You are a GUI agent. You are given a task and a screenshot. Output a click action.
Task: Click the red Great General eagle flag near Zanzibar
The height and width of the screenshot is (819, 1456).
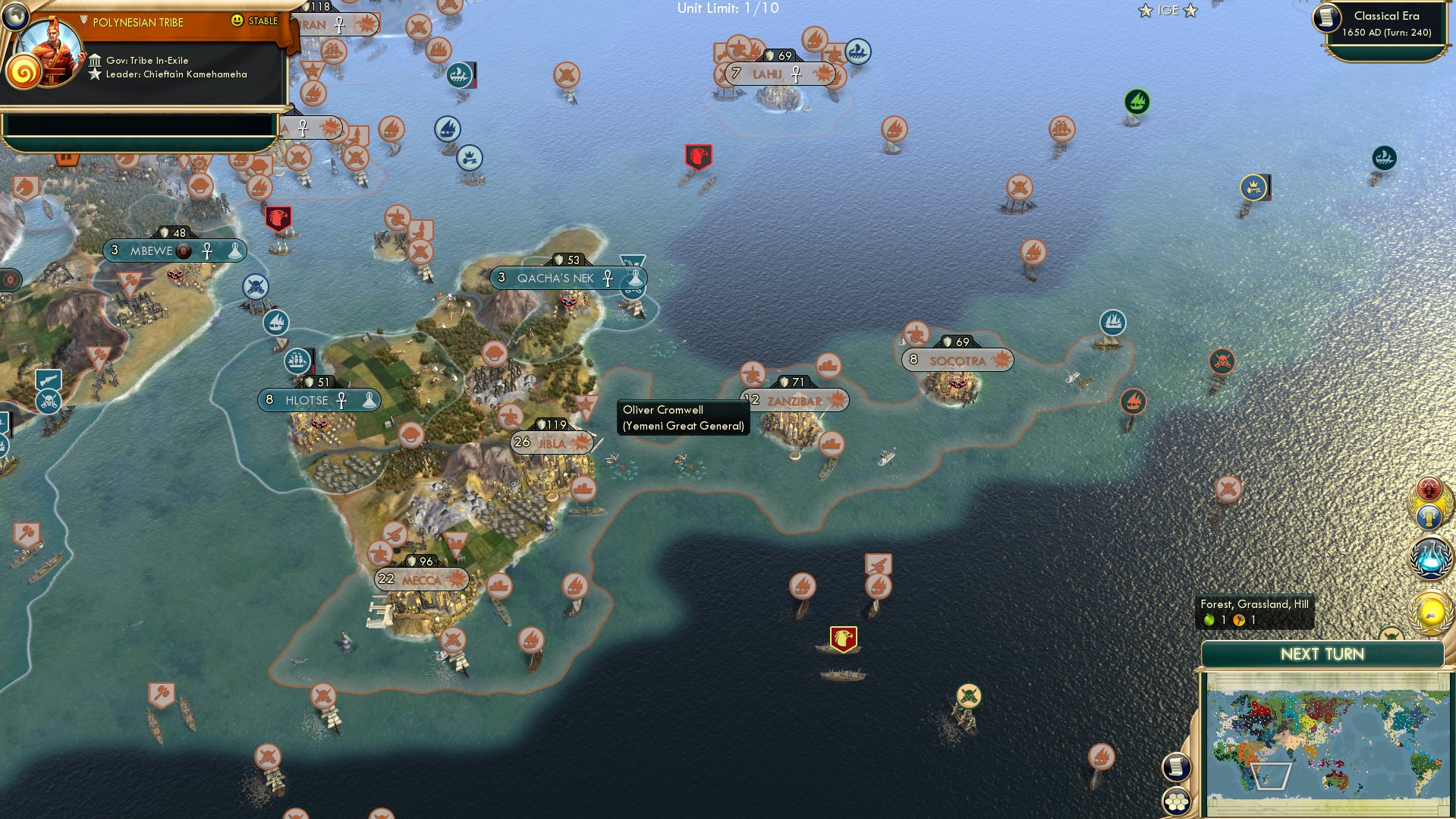842,638
